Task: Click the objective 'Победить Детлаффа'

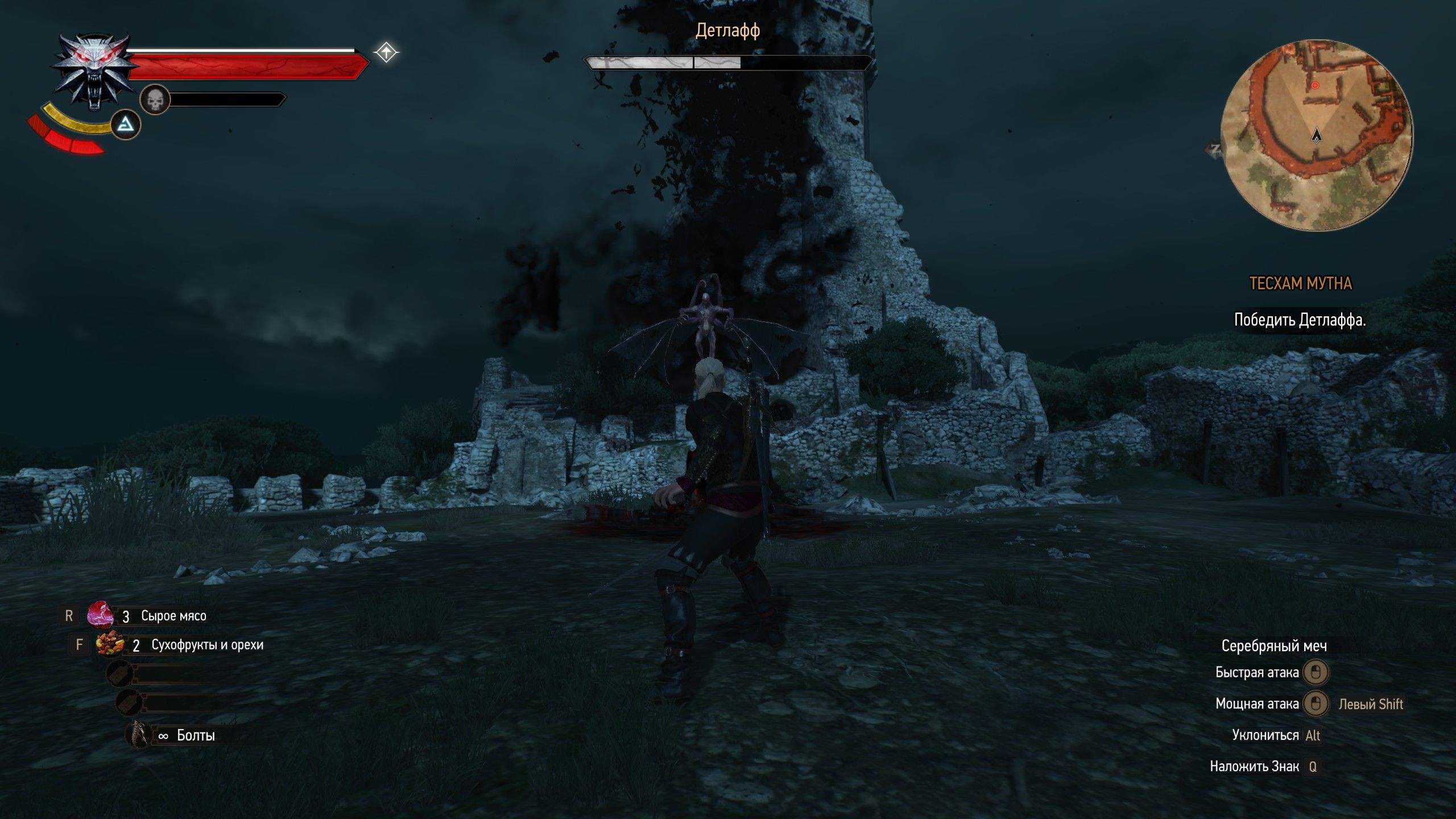Action: 1299,320
